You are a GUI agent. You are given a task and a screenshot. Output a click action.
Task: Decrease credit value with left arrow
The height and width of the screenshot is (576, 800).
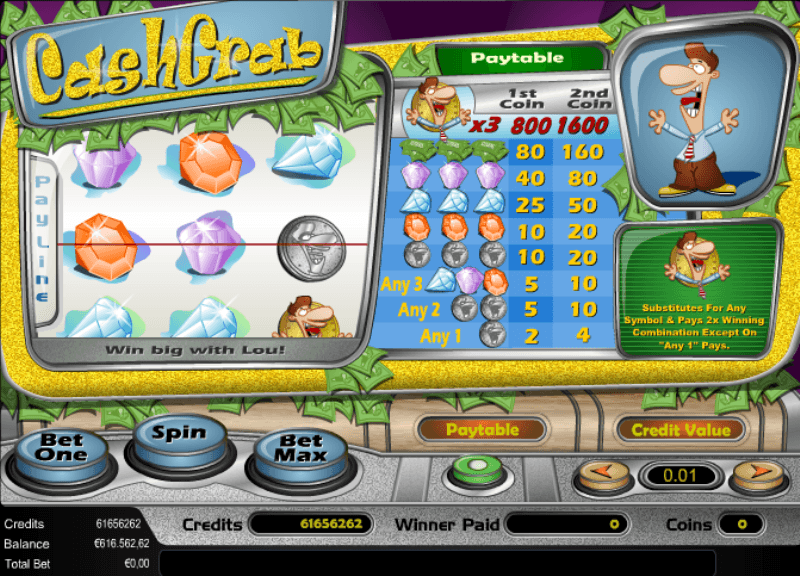point(602,472)
